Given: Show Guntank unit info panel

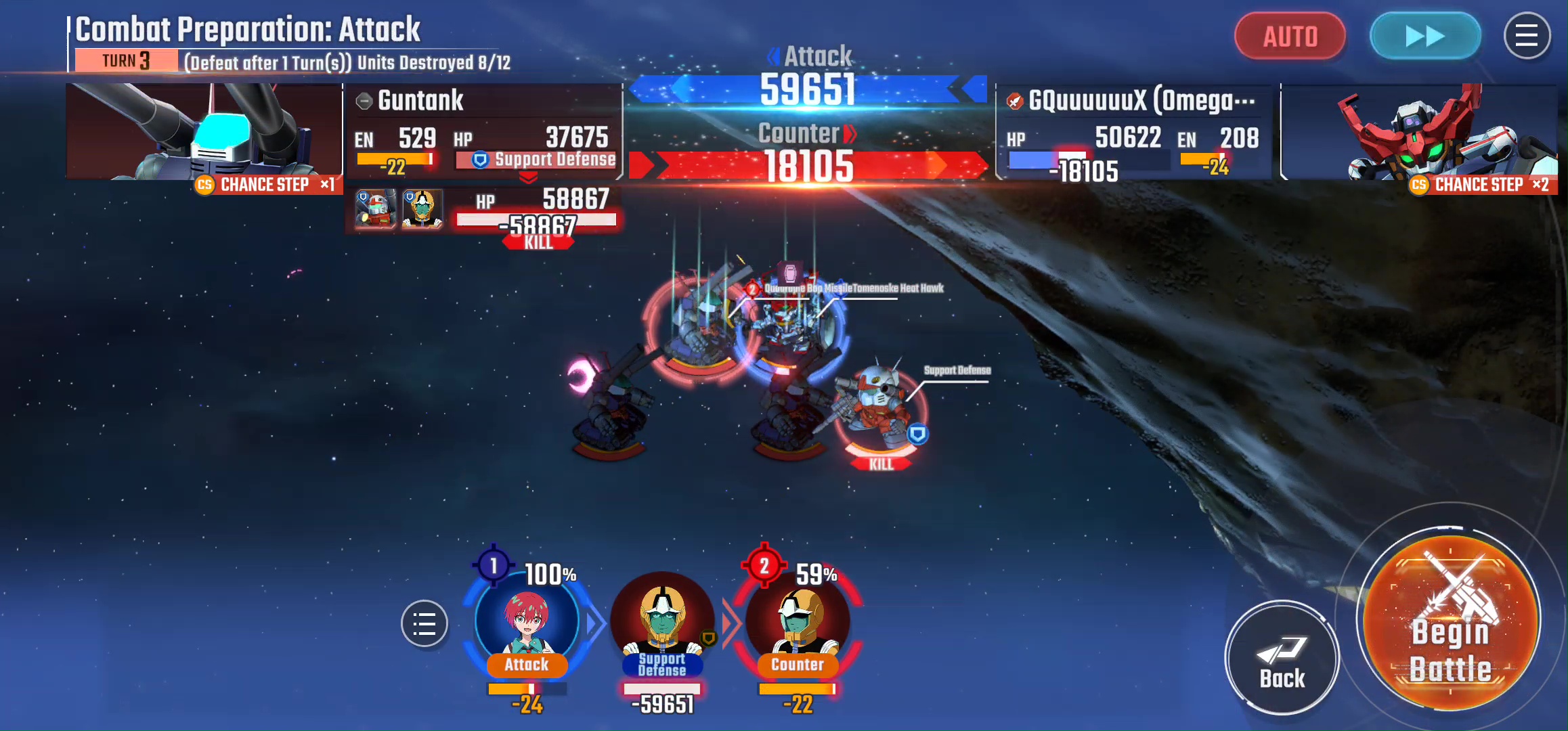Looking at the screenshot, I should coord(420,101).
